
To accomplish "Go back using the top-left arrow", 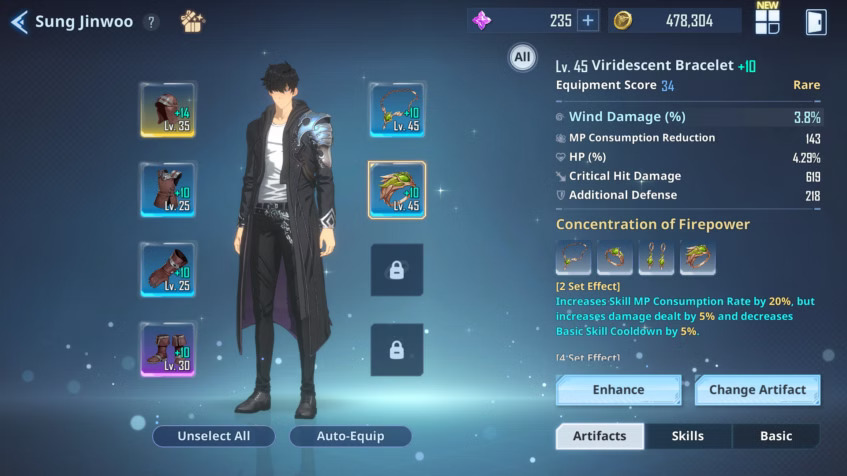I will click(19, 22).
